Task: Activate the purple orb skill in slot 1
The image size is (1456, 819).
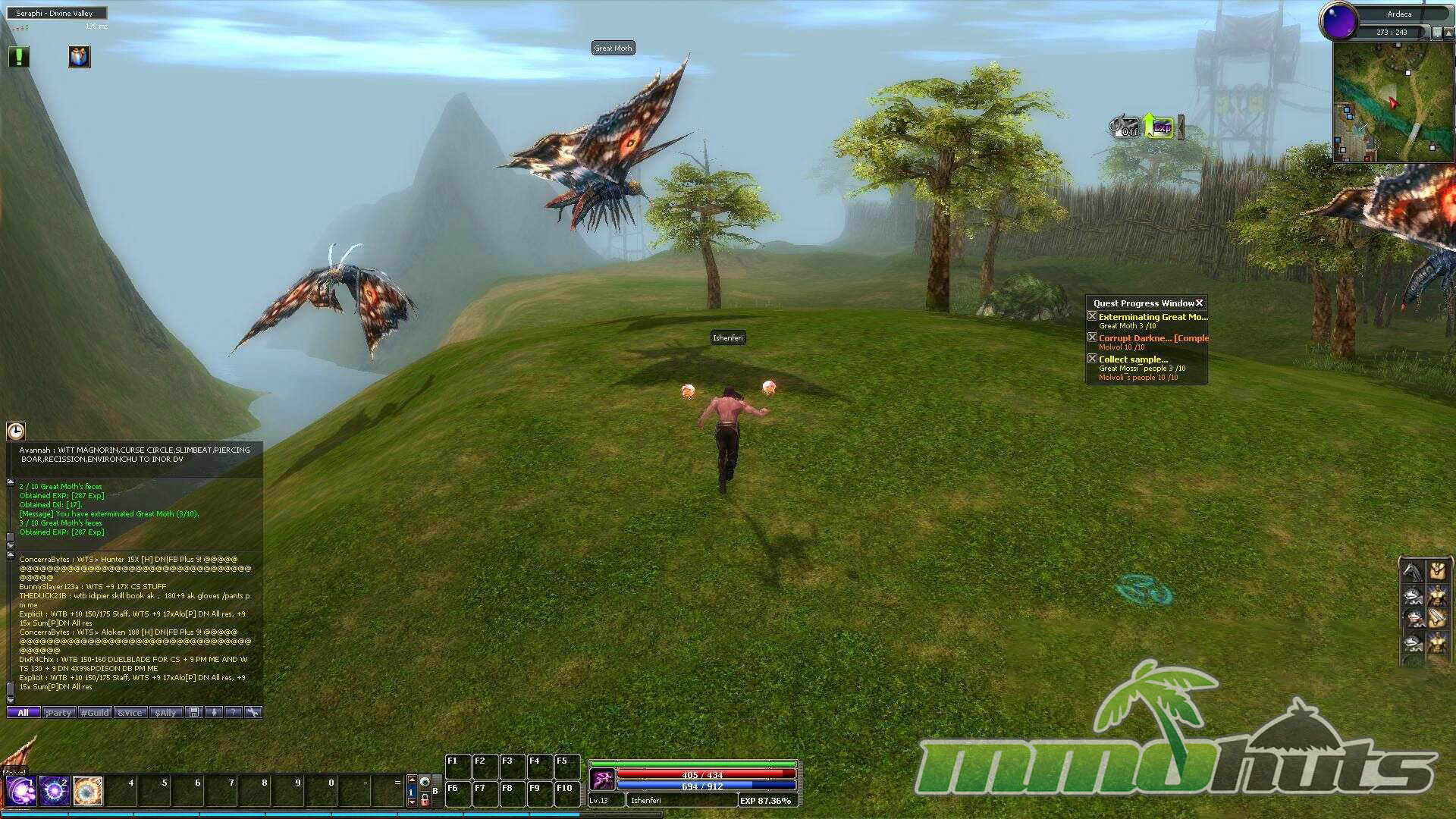Action: coord(20,791)
